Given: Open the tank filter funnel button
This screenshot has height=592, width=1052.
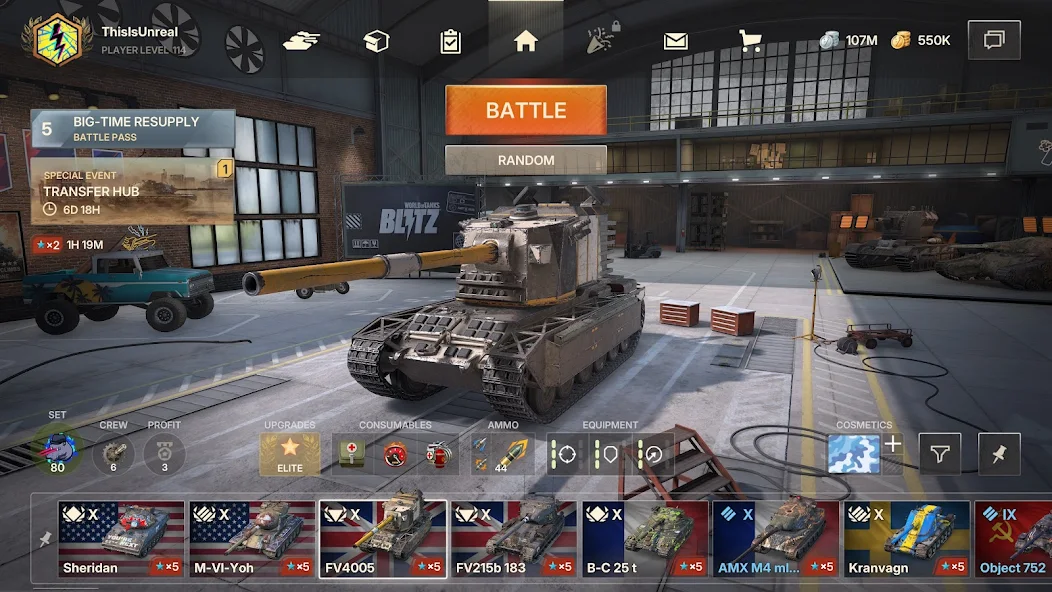Looking at the screenshot, I should click(939, 454).
